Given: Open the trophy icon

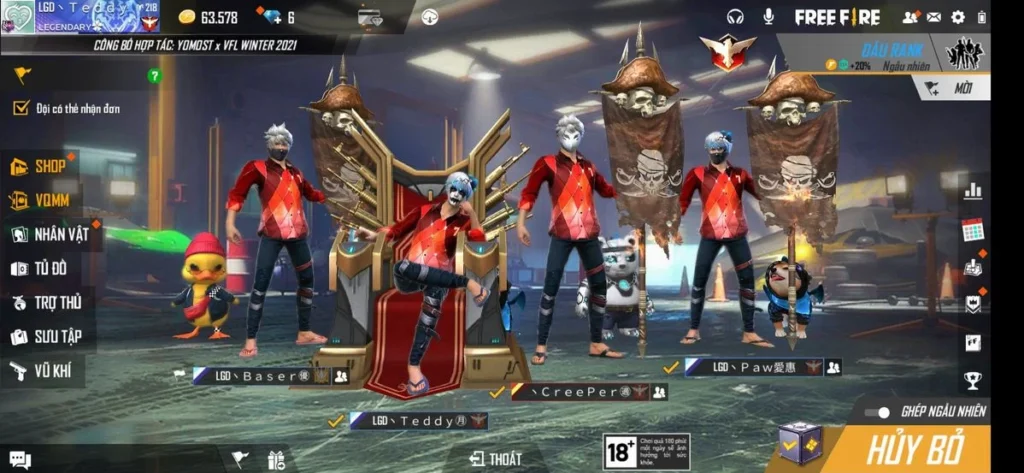Looking at the screenshot, I should pyautogui.click(x=972, y=380).
